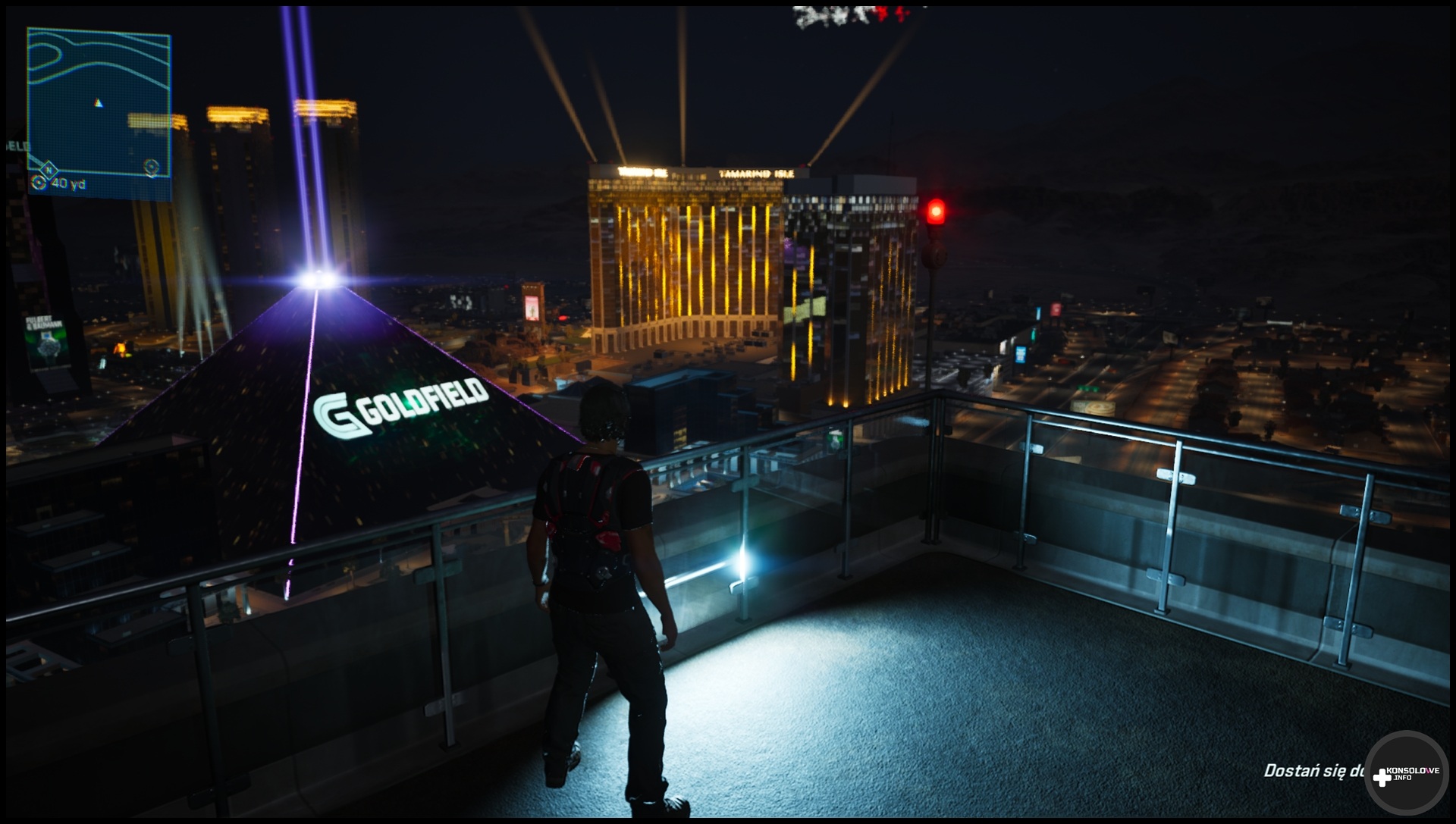The image size is (1456, 824).
Task: Click the north compass marker on minimap
Action: (x=49, y=169)
